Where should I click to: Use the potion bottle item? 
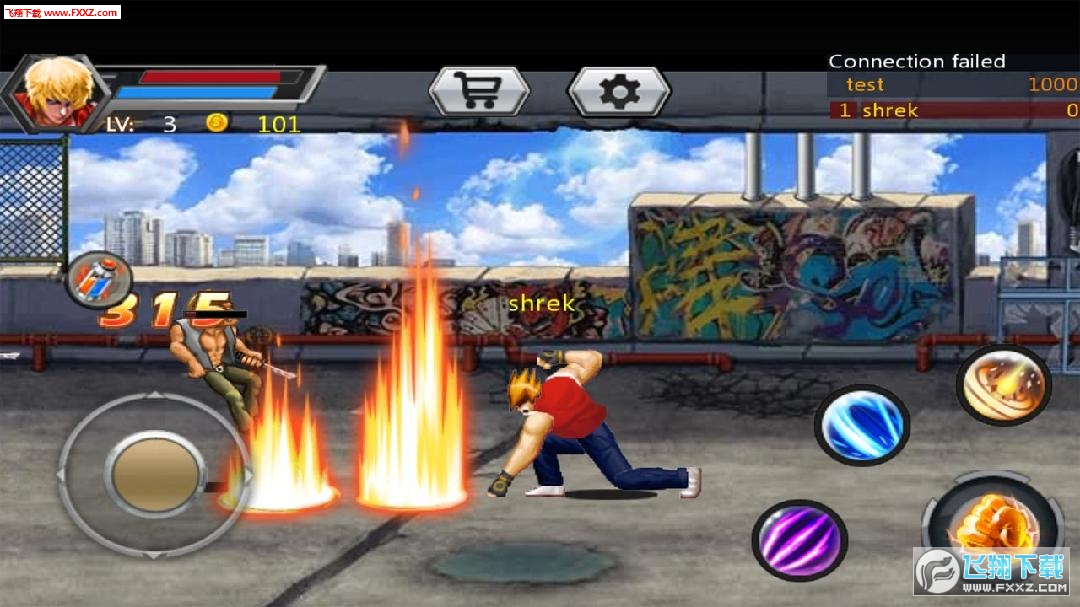click(99, 277)
